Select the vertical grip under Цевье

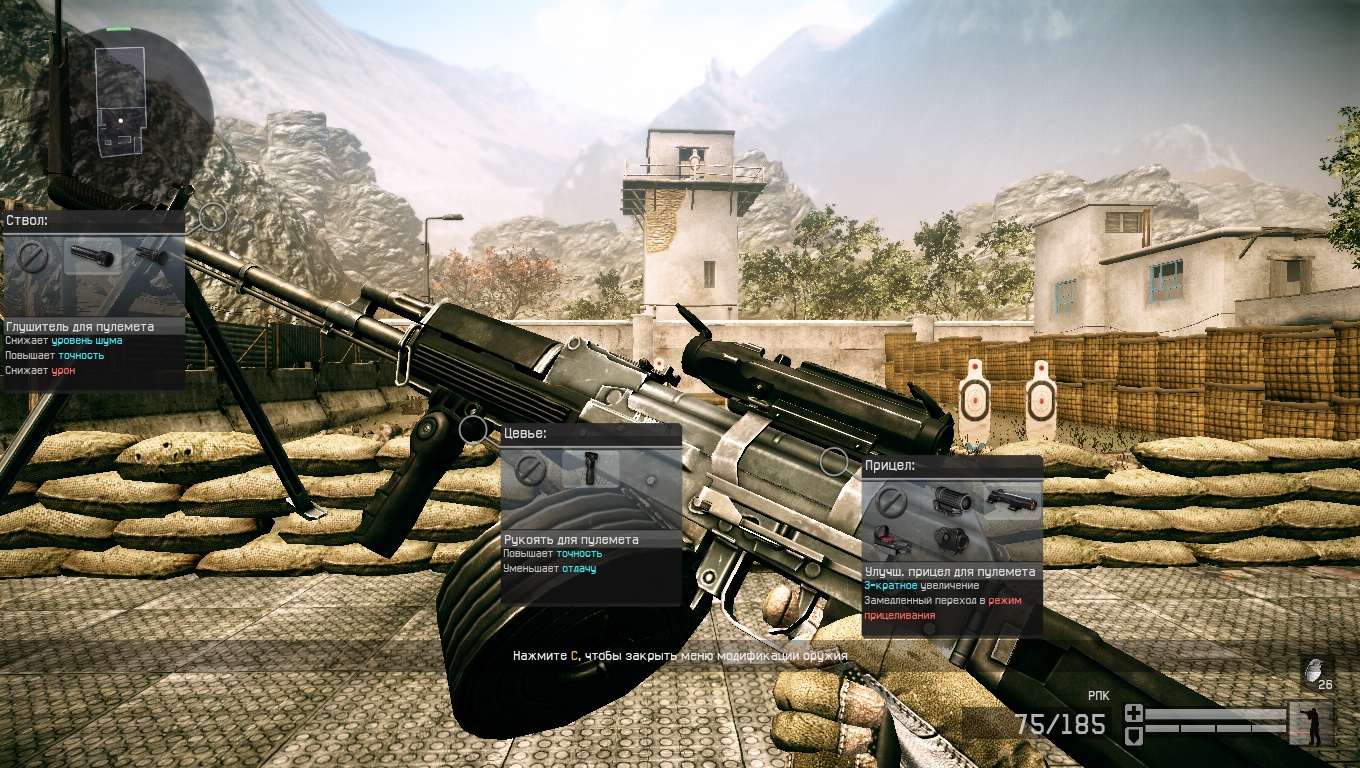coord(589,470)
